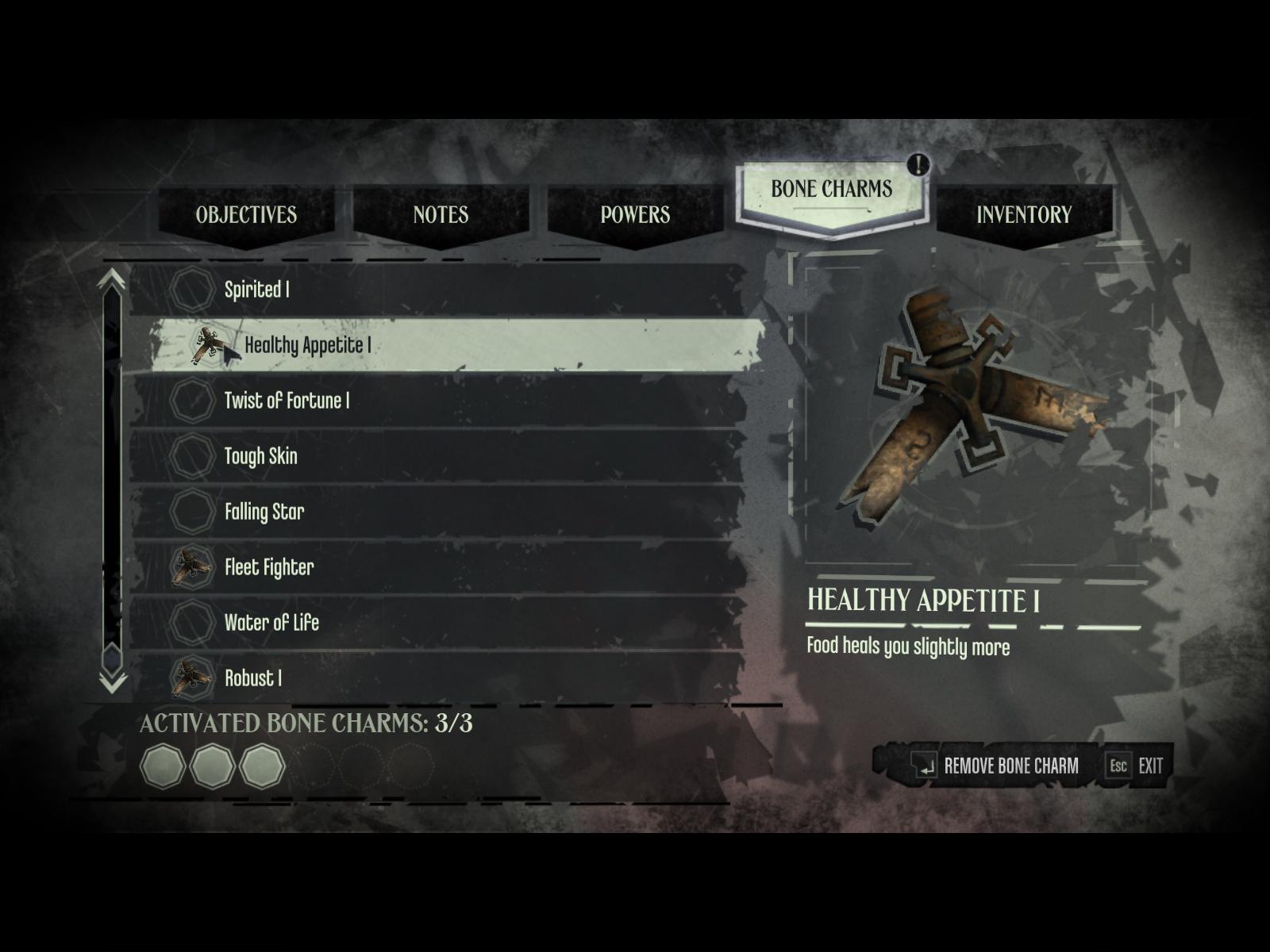Image resolution: width=1270 pixels, height=952 pixels.
Task: Select the Bone Charms tab
Action: (x=831, y=190)
